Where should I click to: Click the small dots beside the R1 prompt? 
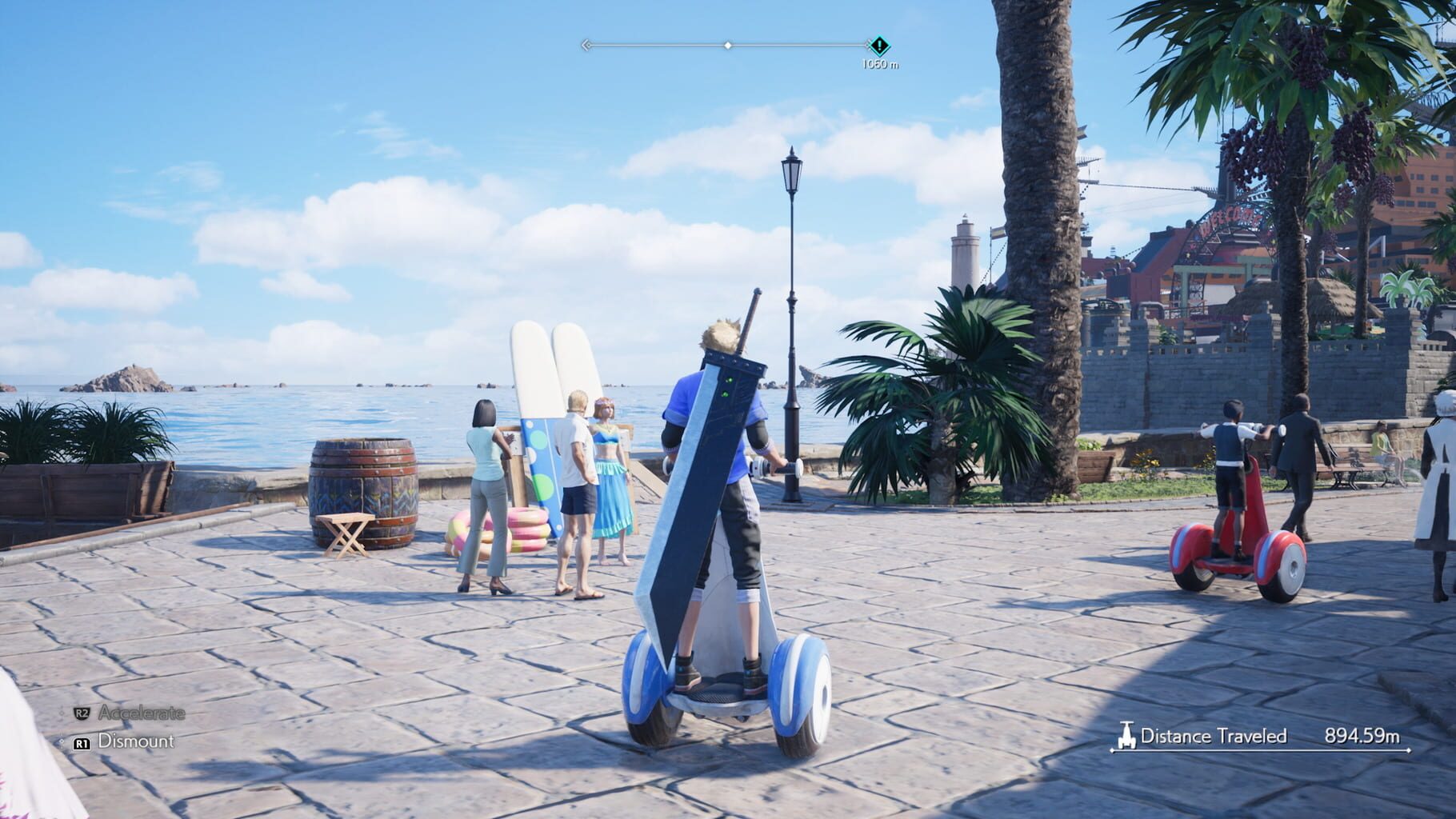coord(62,741)
